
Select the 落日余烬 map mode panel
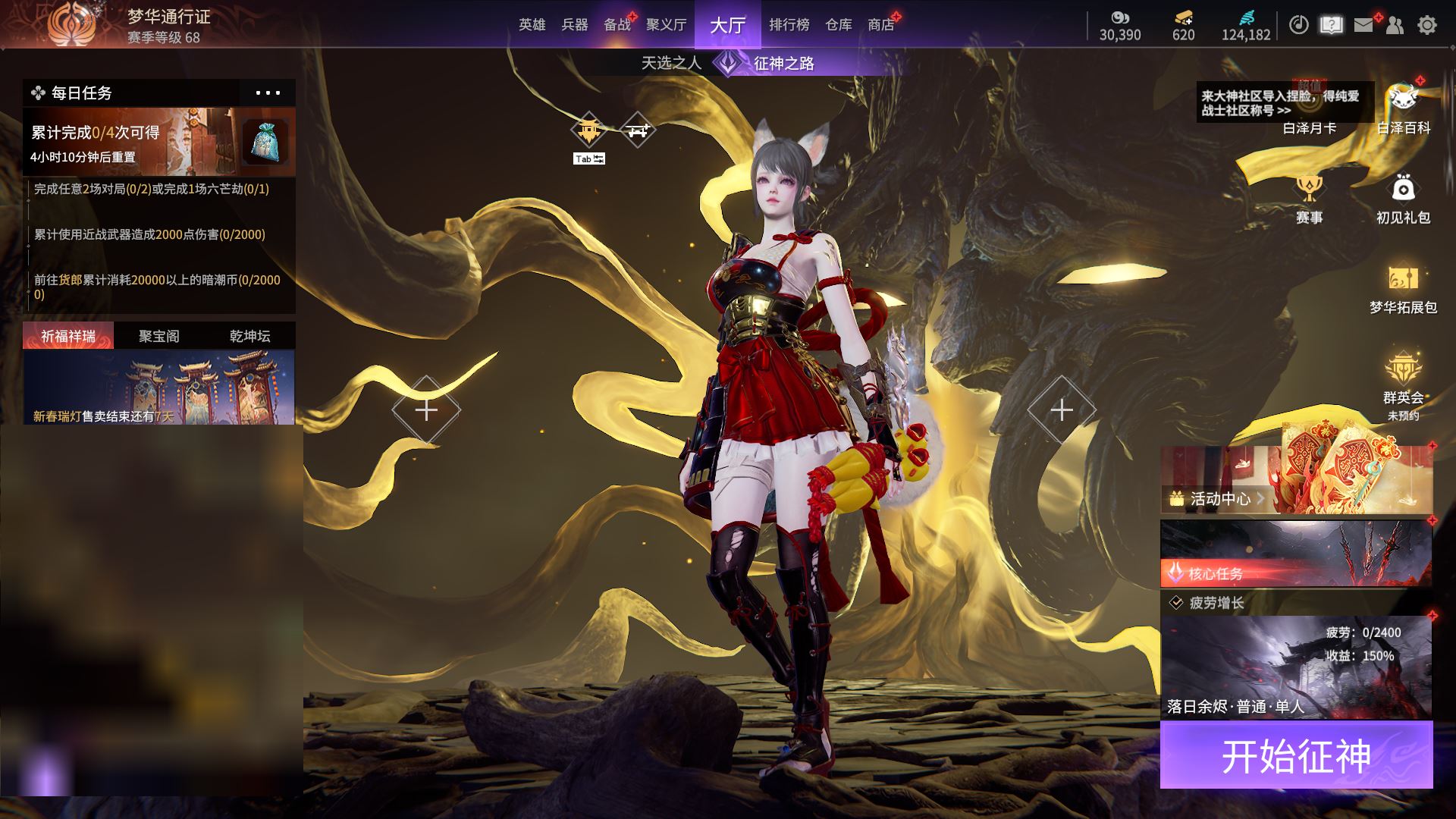pos(1296,667)
